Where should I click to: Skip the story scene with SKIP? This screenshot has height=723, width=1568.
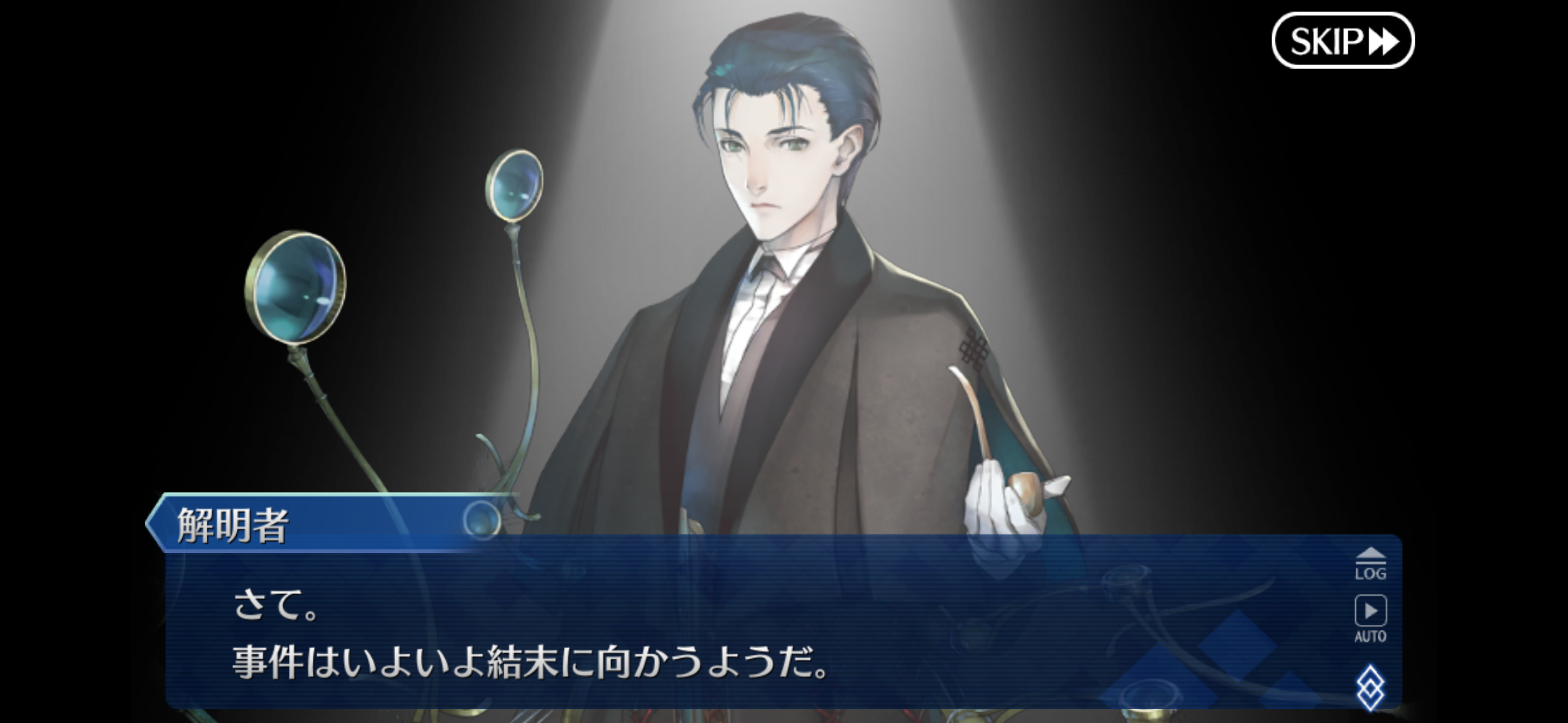(x=1342, y=40)
